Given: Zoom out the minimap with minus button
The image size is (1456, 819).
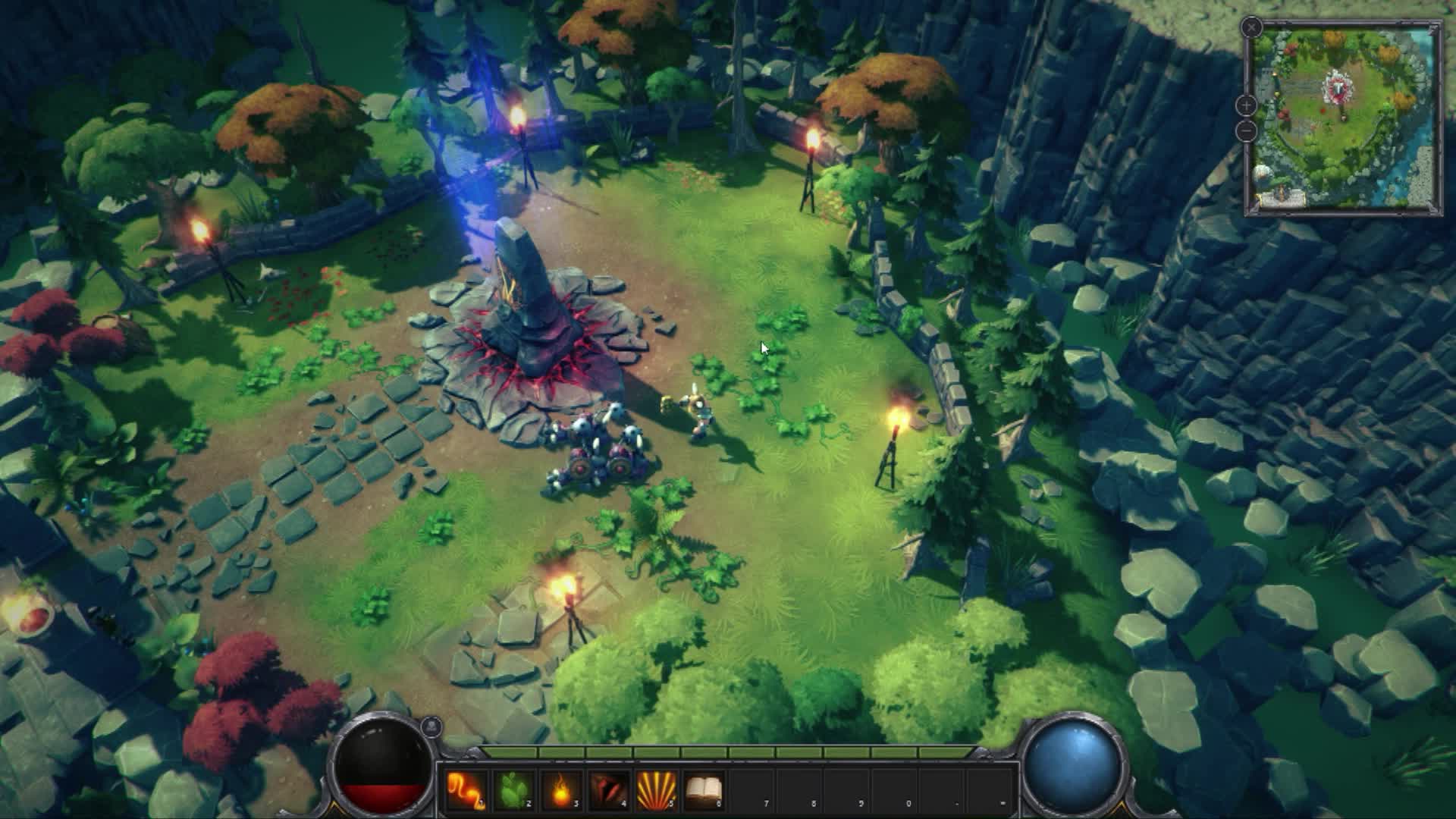Looking at the screenshot, I should click(1247, 131).
